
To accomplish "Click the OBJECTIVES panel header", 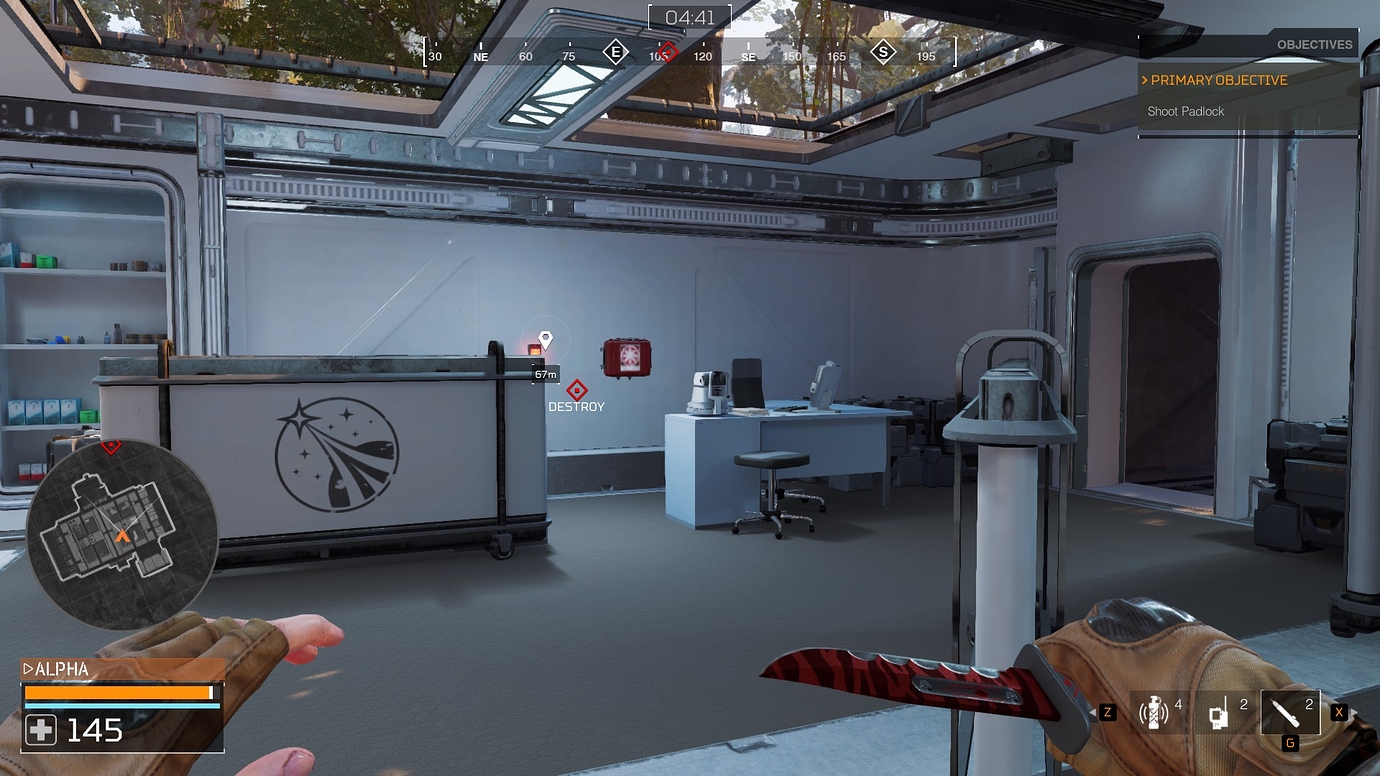I will click(x=1314, y=44).
